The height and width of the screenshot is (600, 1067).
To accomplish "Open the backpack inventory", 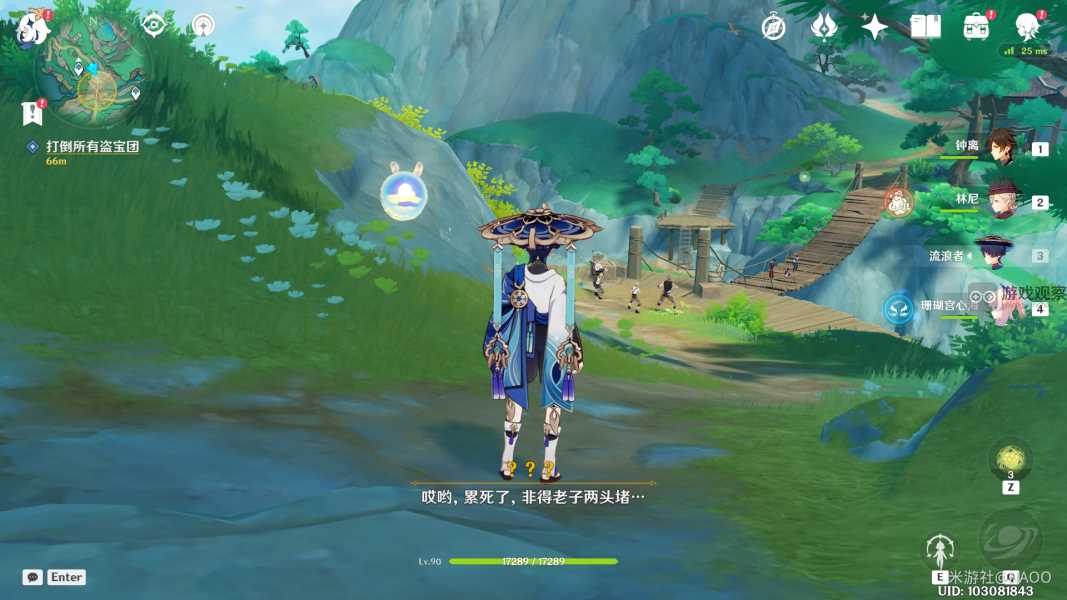I will tap(976, 27).
